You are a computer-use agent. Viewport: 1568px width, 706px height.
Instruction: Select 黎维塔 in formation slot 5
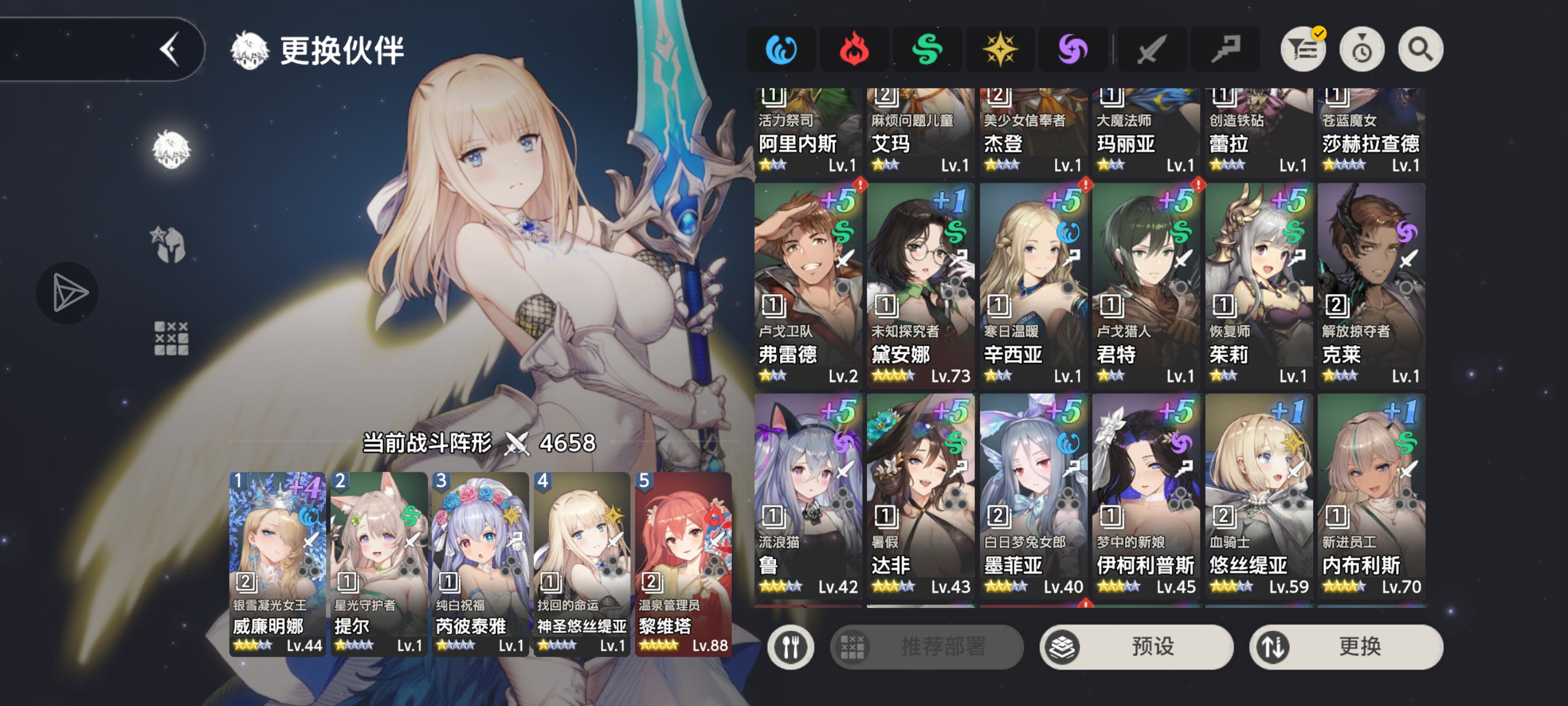(x=682, y=564)
